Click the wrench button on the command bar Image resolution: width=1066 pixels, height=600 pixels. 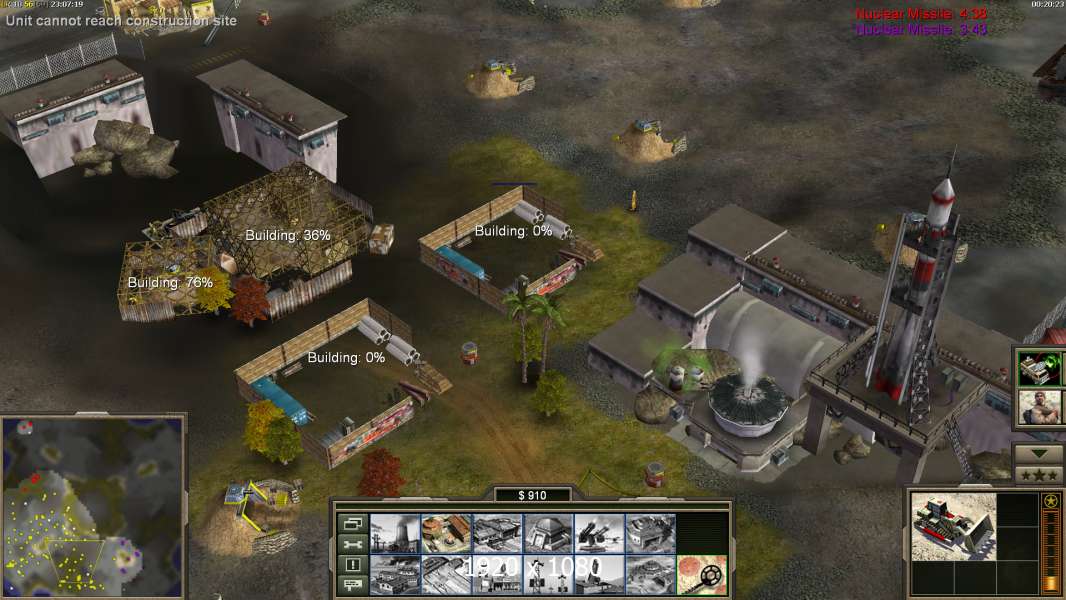point(351,544)
